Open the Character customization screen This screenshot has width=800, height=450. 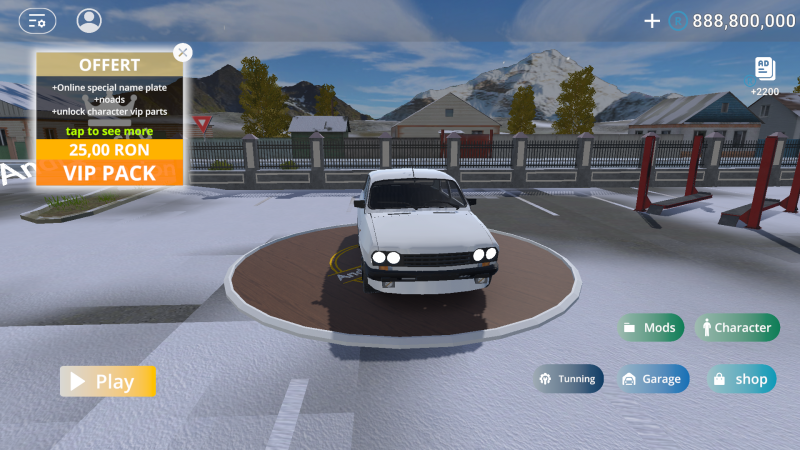click(736, 327)
